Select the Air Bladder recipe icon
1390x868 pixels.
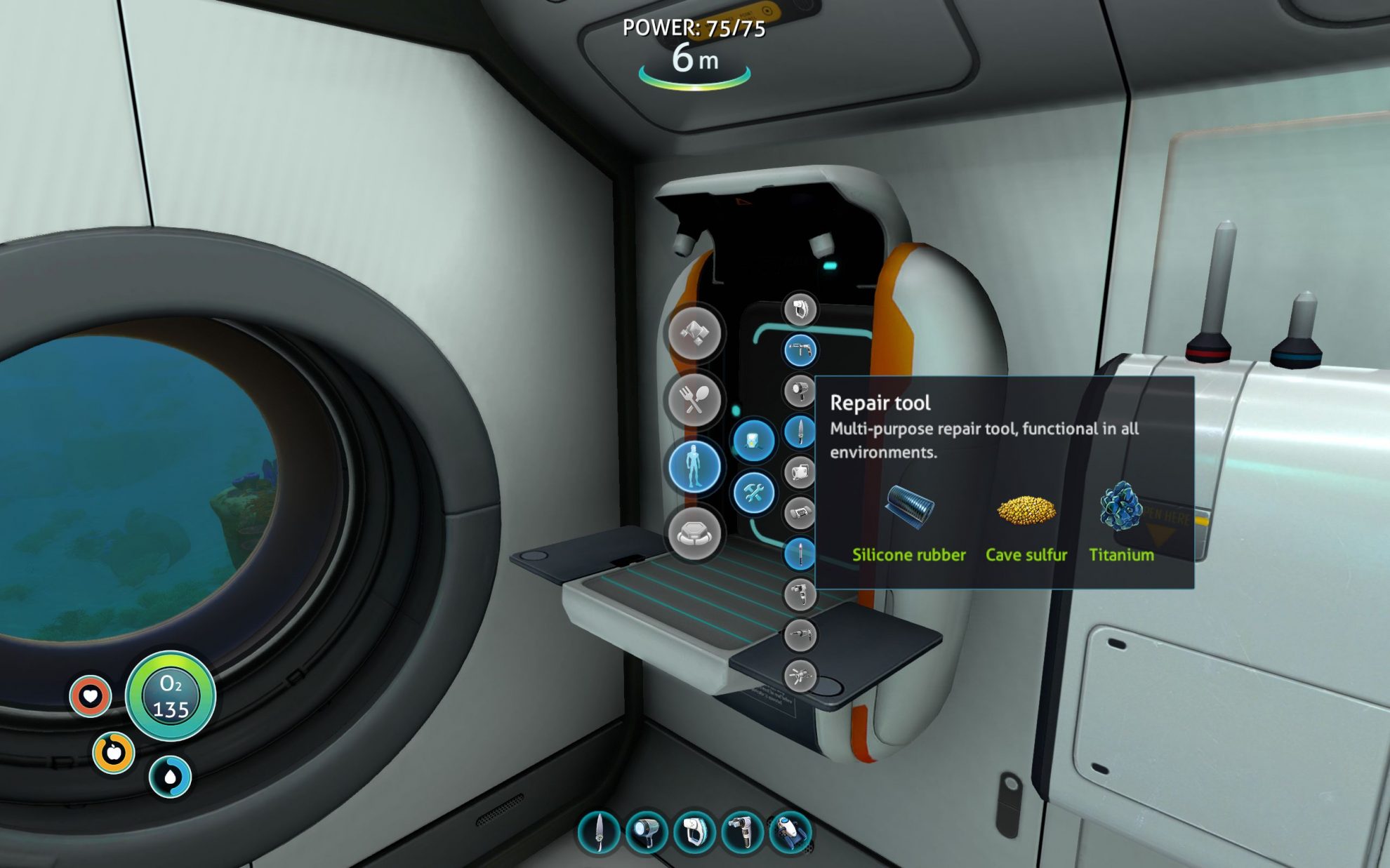point(800,473)
